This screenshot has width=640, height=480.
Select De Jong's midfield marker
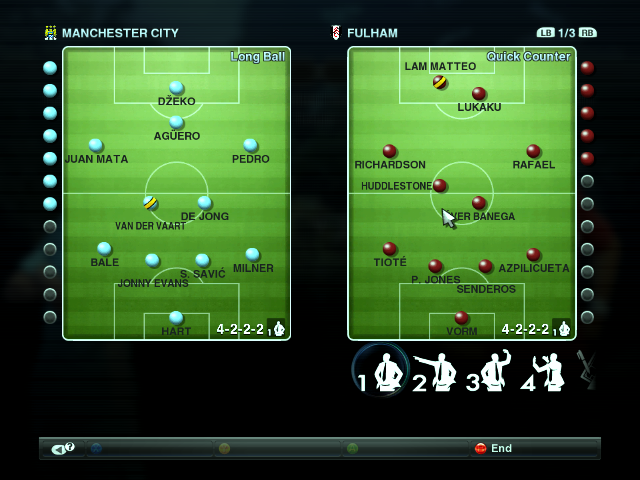(204, 202)
